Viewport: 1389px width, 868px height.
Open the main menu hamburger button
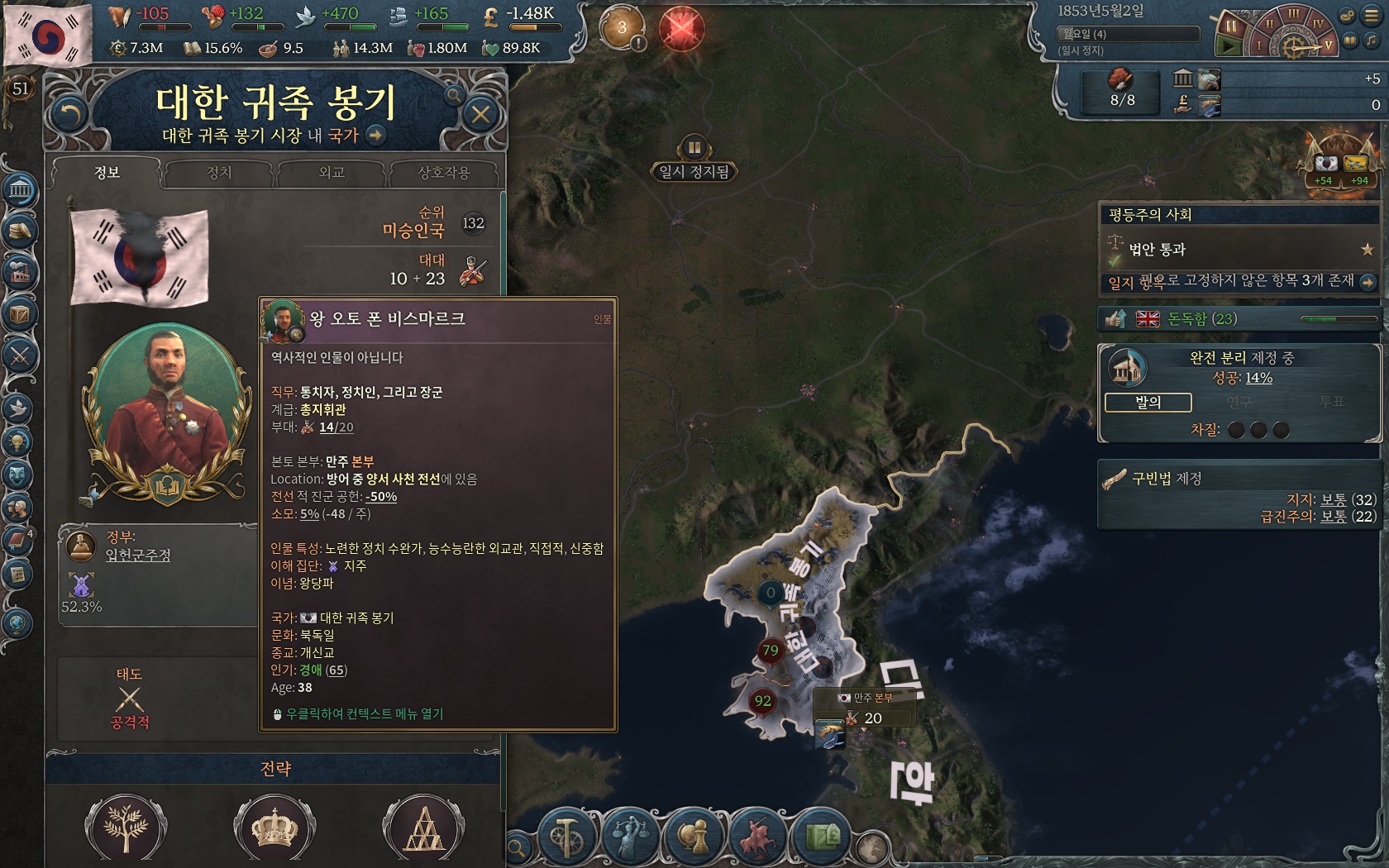point(1372,16)
